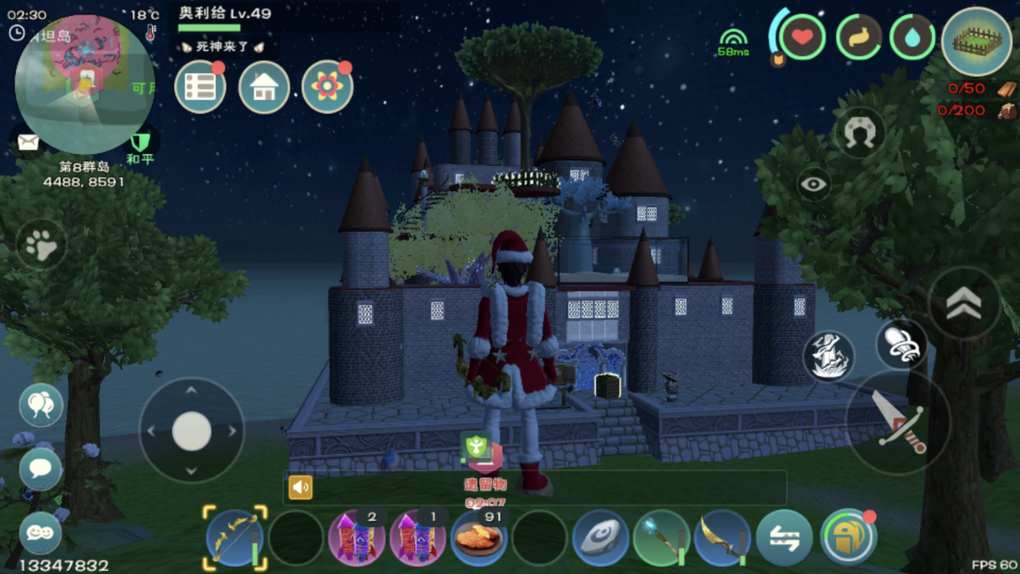Attack with the sword button
The image size is (1020, 574).
897,421
